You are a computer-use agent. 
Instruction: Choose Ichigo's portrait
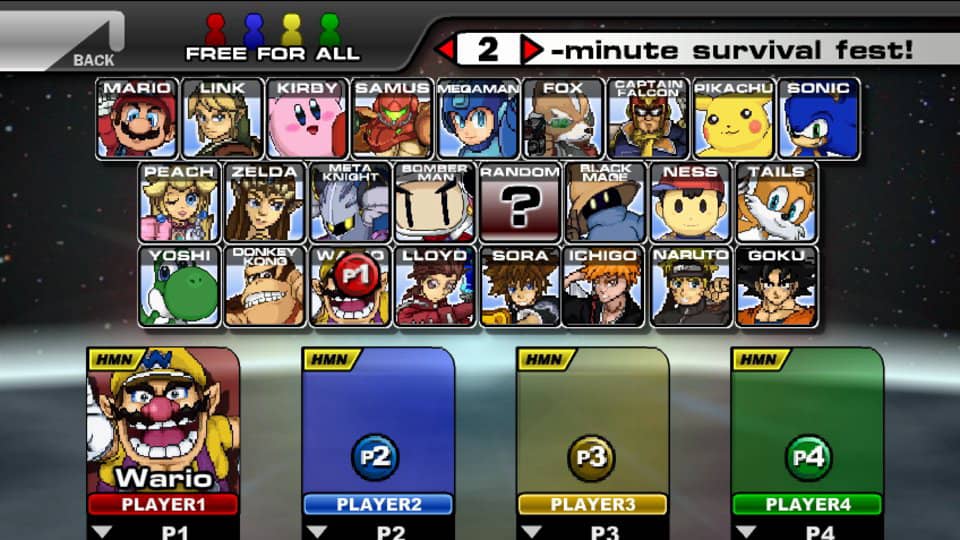pyautogui.click(x=605, y=286)
